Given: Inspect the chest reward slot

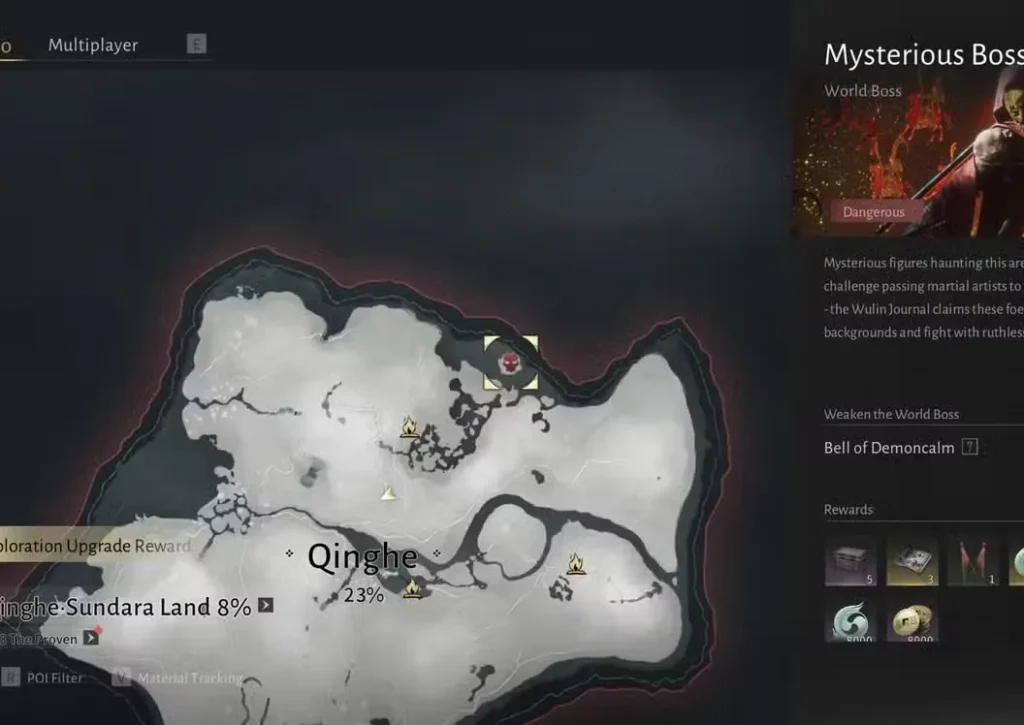Looking at the screenshot, I should click(x=851, y=561).
